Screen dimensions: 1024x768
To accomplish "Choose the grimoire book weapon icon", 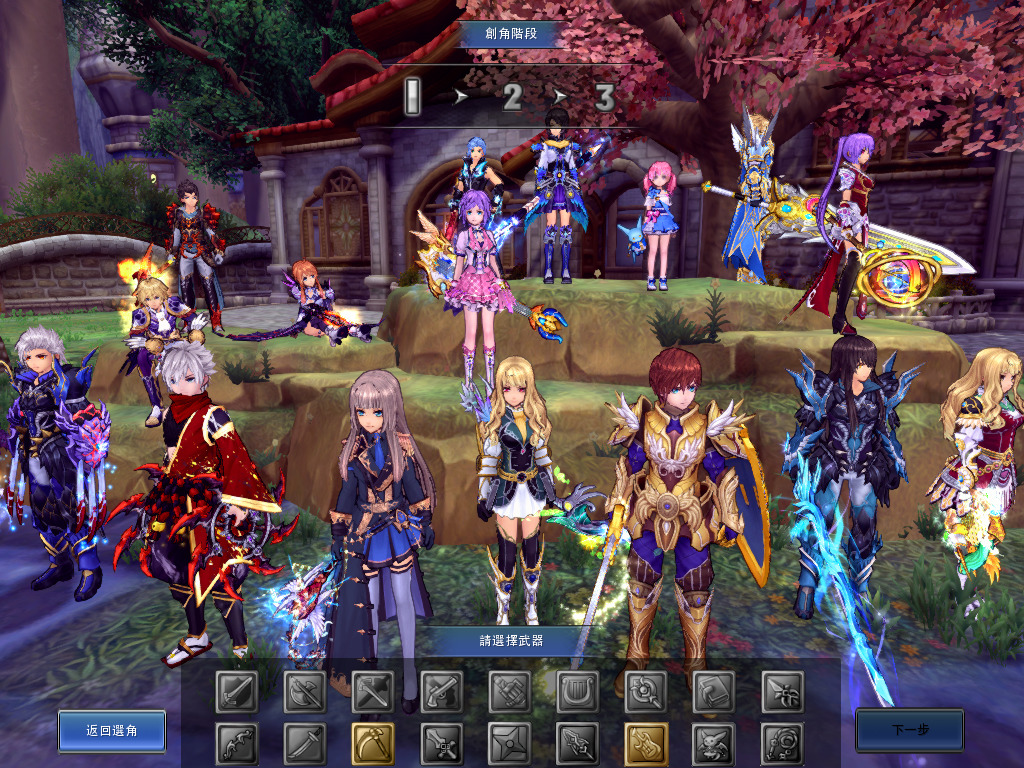I will pyautogui.click(x=713, y=691).
